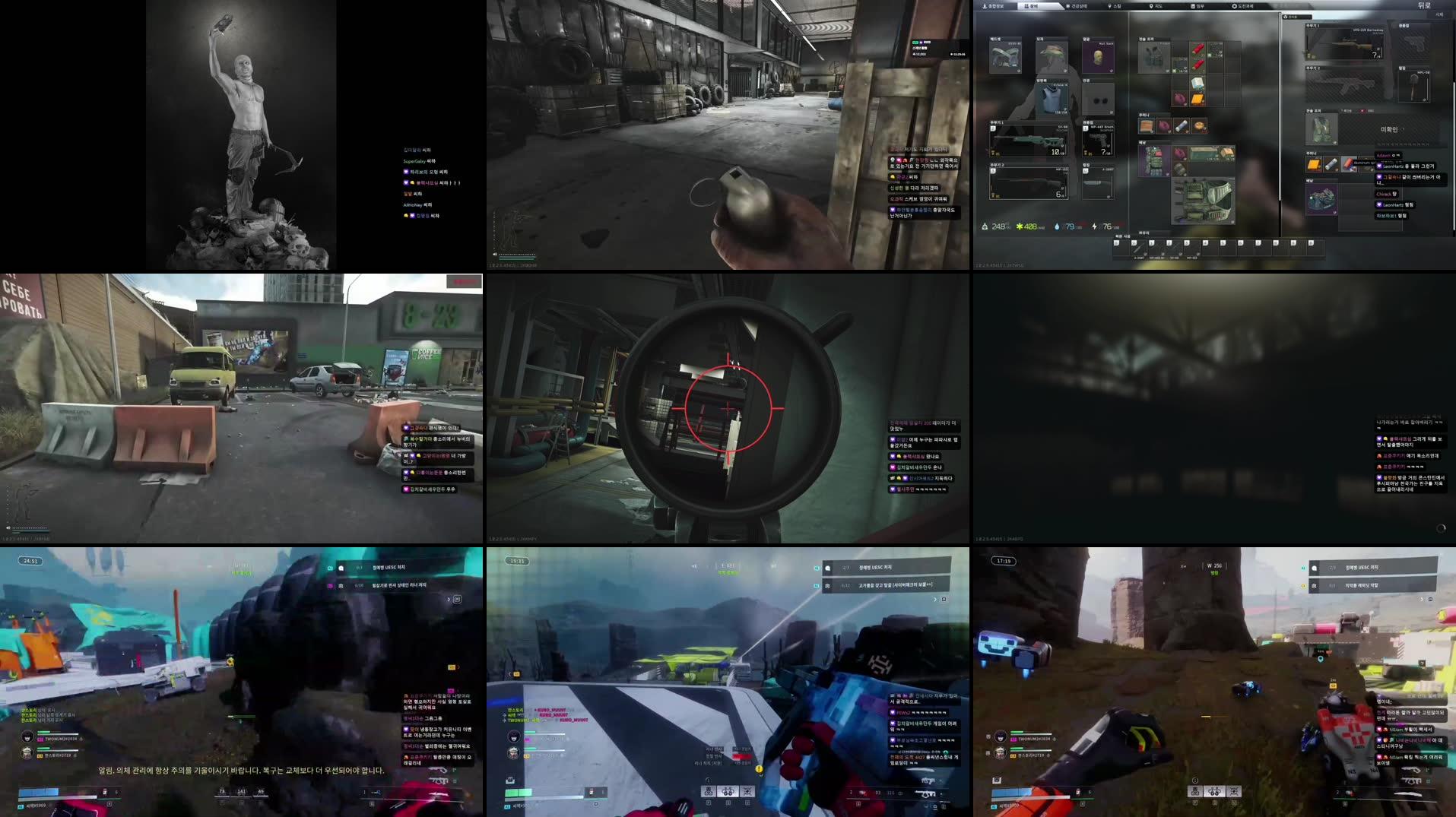
Task: Switch to the 건강상태 health tab
Action: (1077, 6)
